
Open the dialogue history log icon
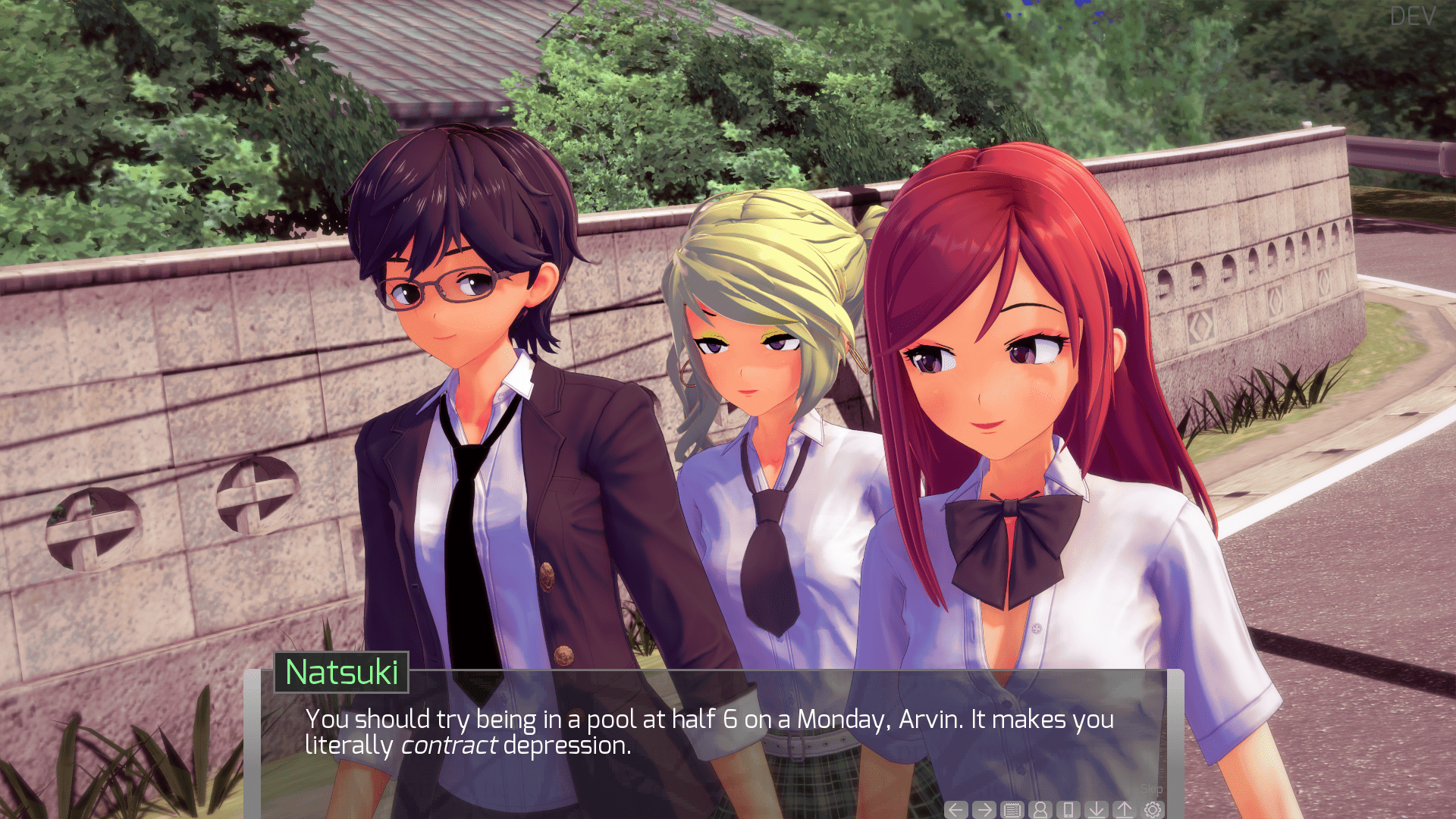[x=1011, y=809]
